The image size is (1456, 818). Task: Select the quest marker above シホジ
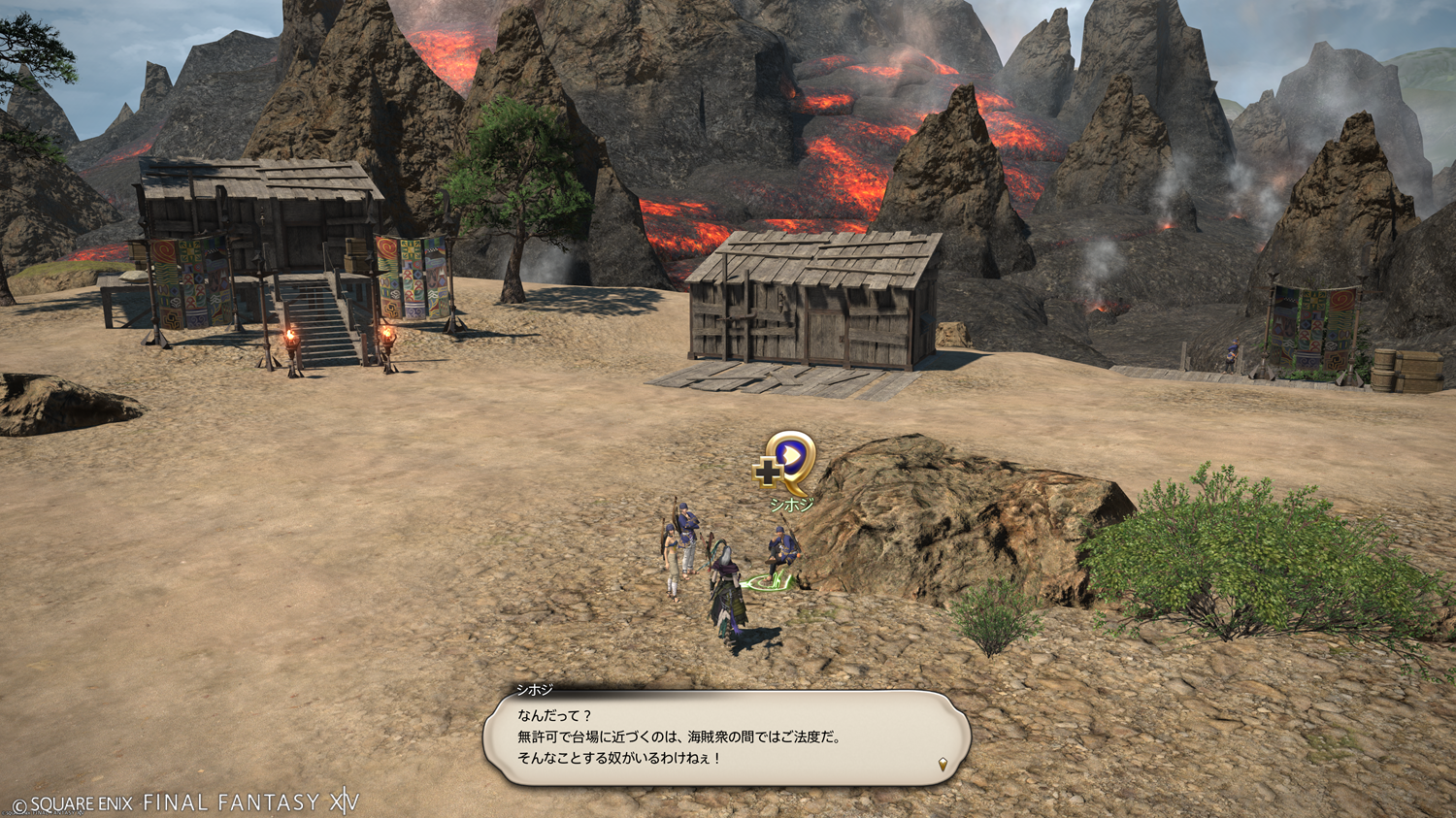tap(788, 460)
